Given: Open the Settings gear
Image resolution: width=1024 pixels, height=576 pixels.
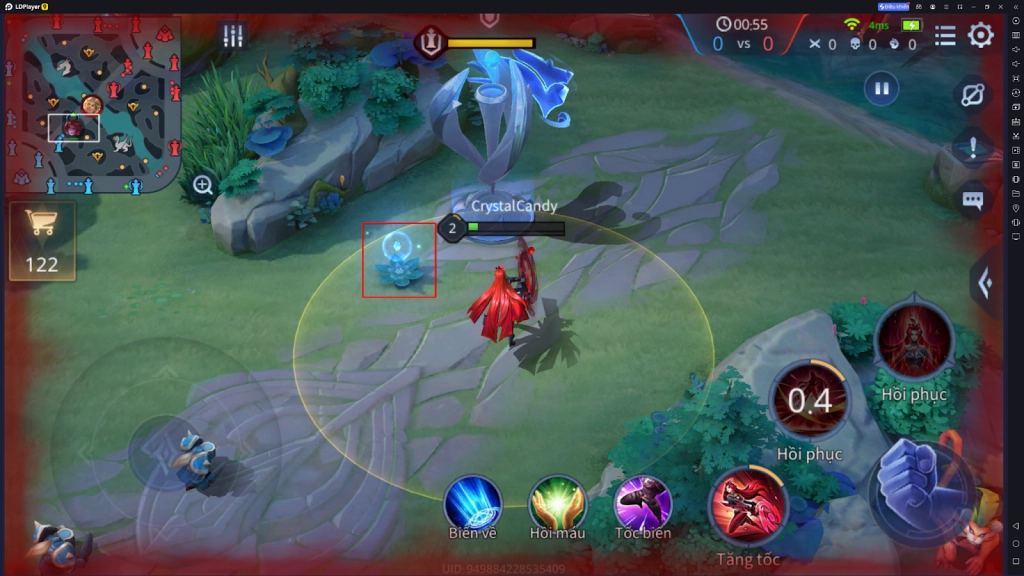Looking at the screenshot, I should (x=980, y=36).
